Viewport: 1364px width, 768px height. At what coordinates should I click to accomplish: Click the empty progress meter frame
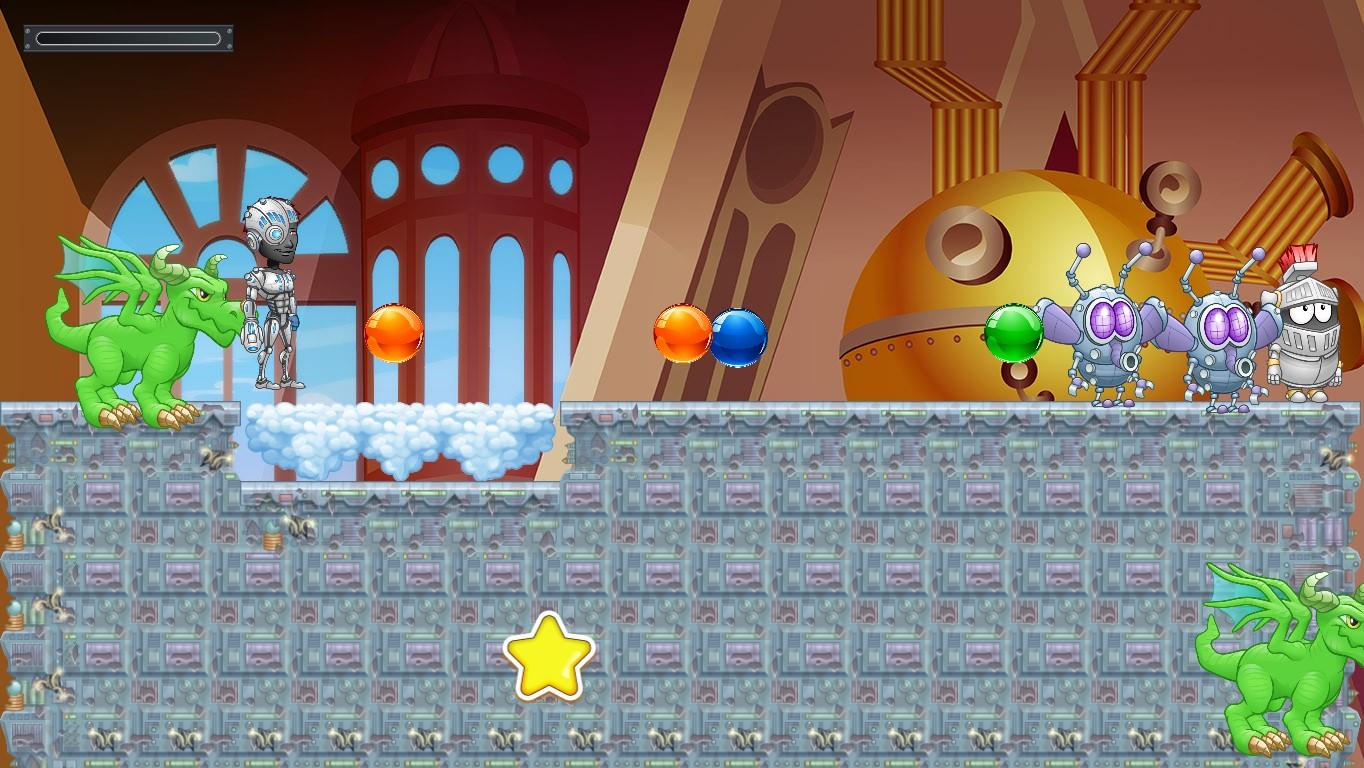(x=128, y=37)
